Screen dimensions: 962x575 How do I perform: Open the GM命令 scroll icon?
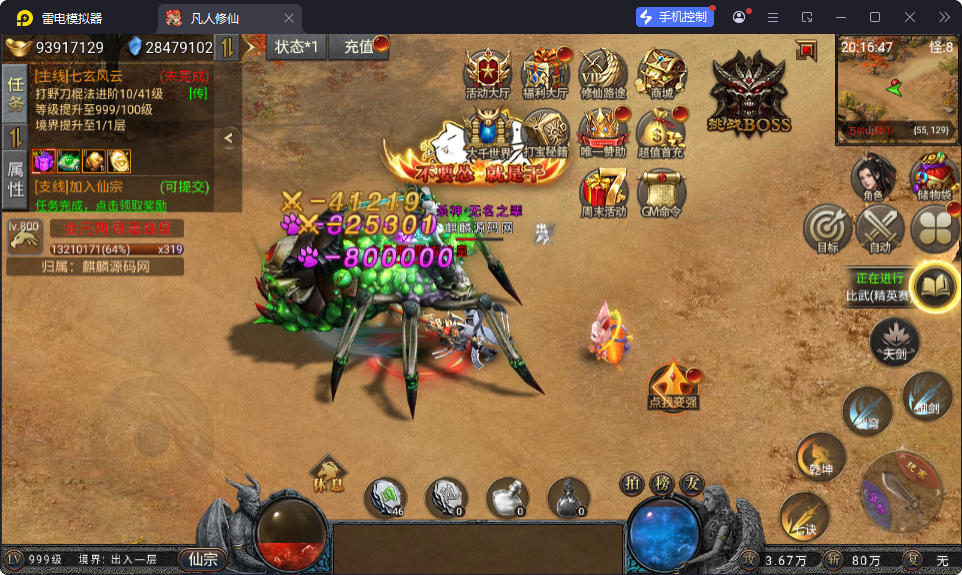tap(661, 191)
